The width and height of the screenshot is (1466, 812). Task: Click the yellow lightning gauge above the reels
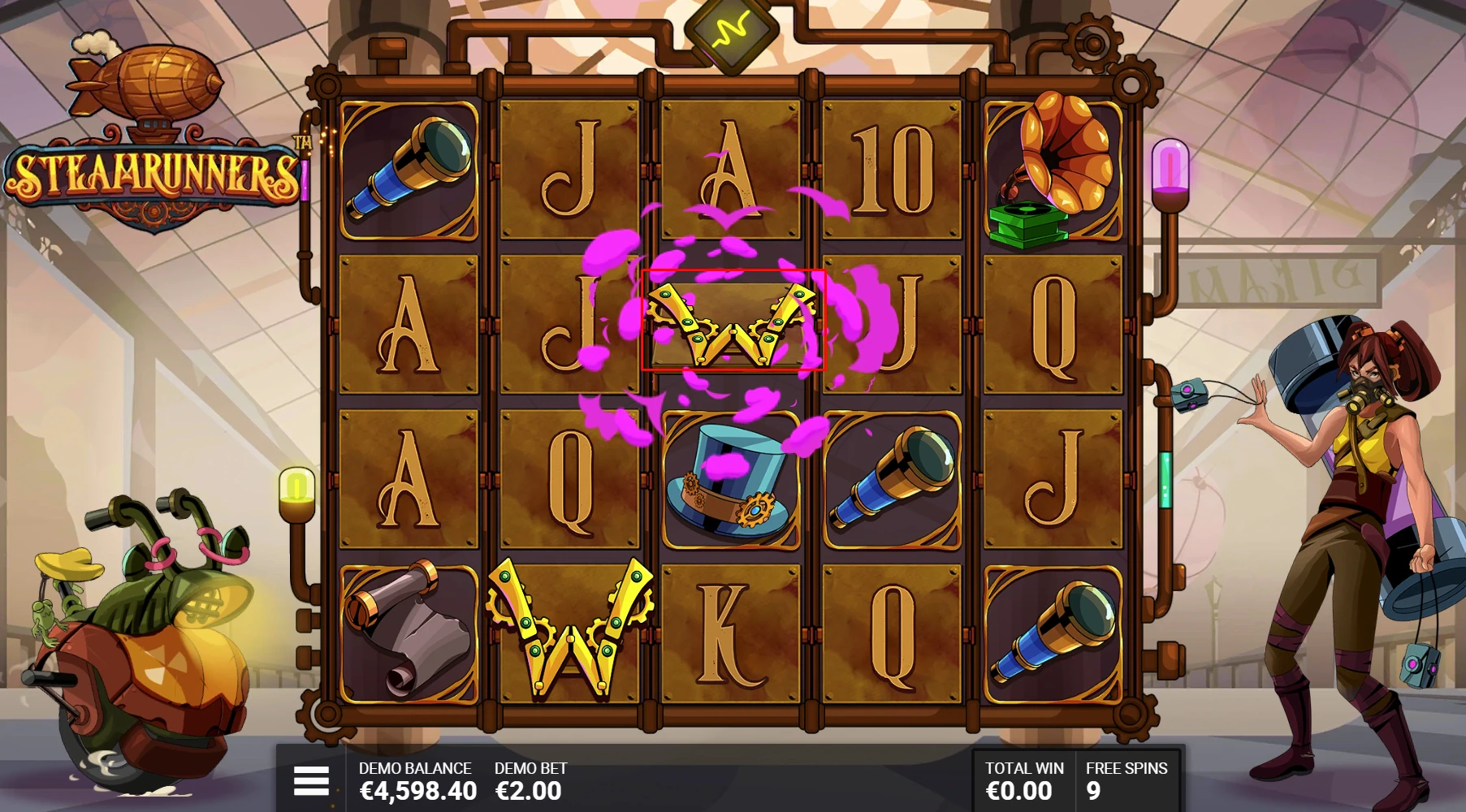click(x=730, y=32)
